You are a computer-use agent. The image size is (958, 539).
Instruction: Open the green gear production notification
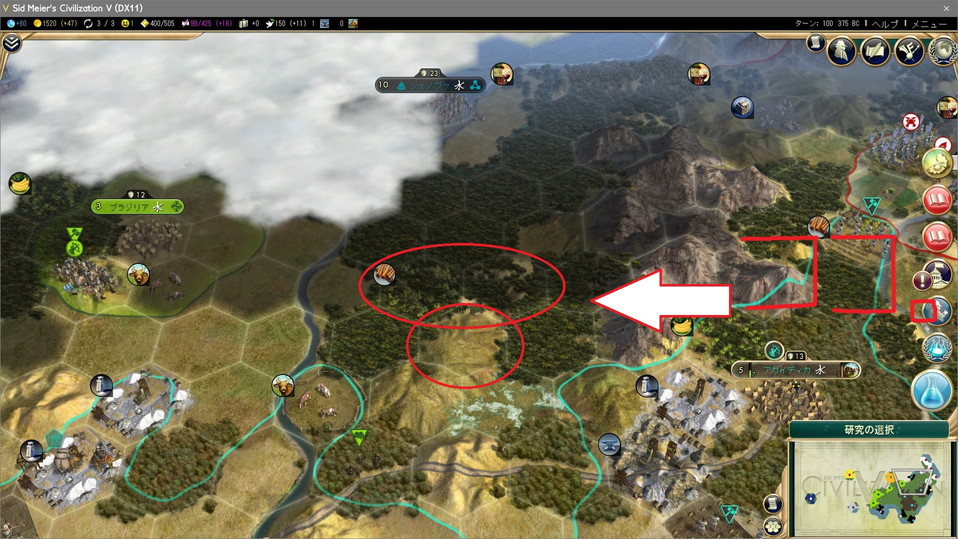click(x=937, y=163)
